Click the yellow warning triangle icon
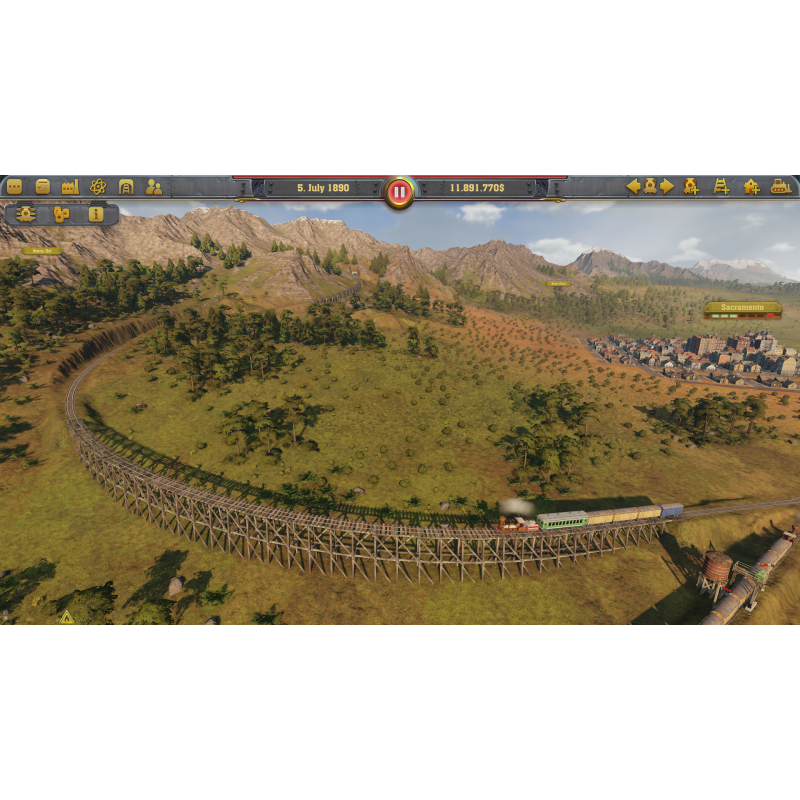Viewport: 800px width, 800px height. [67, 616]
